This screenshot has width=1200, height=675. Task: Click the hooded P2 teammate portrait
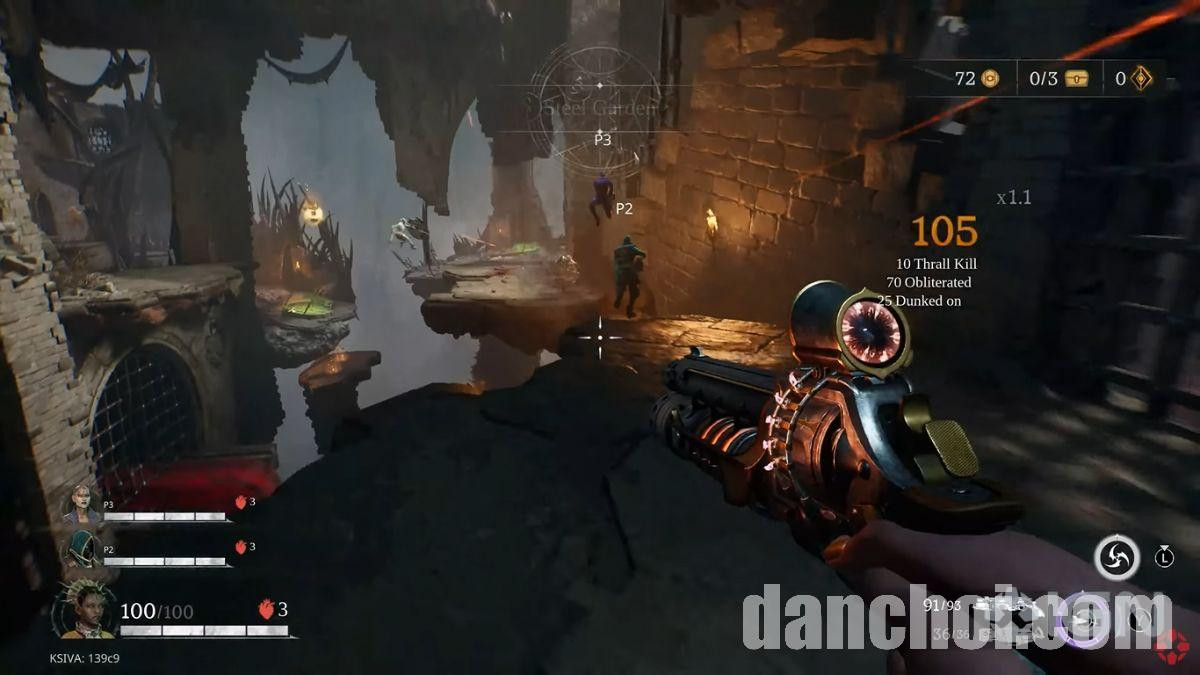[82, 548]
